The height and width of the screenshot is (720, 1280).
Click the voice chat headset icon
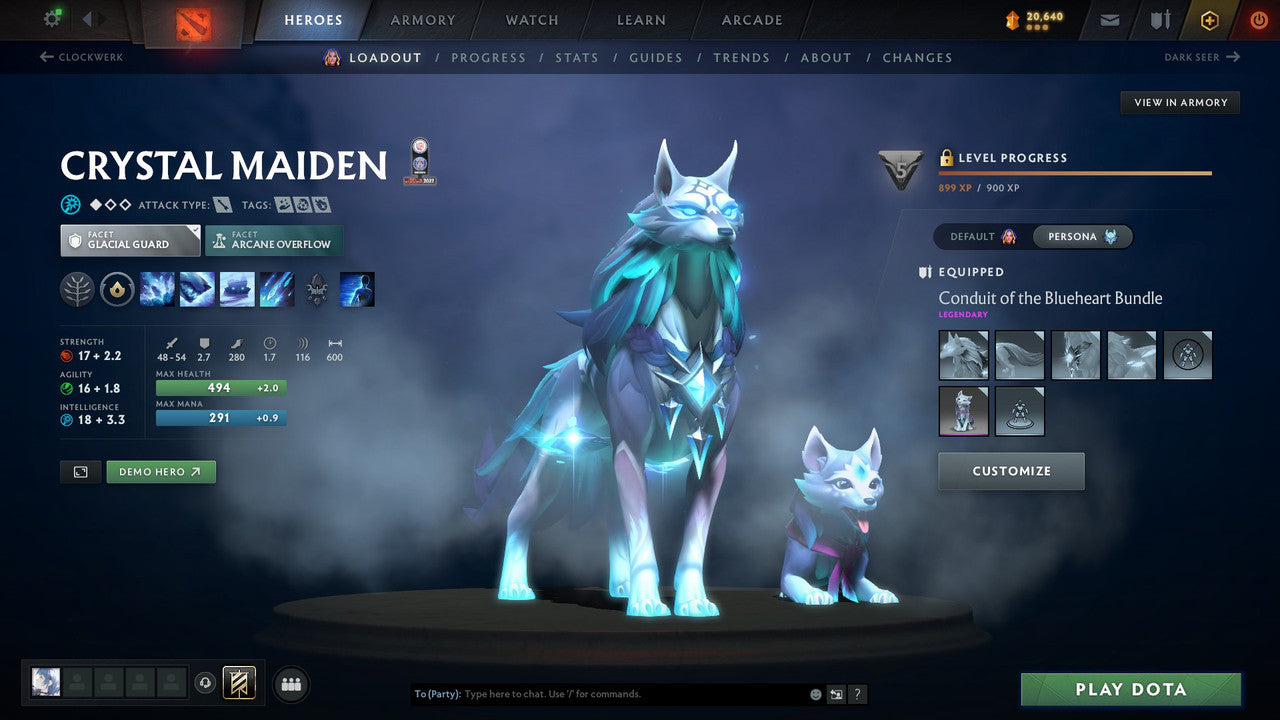(205, 684)
